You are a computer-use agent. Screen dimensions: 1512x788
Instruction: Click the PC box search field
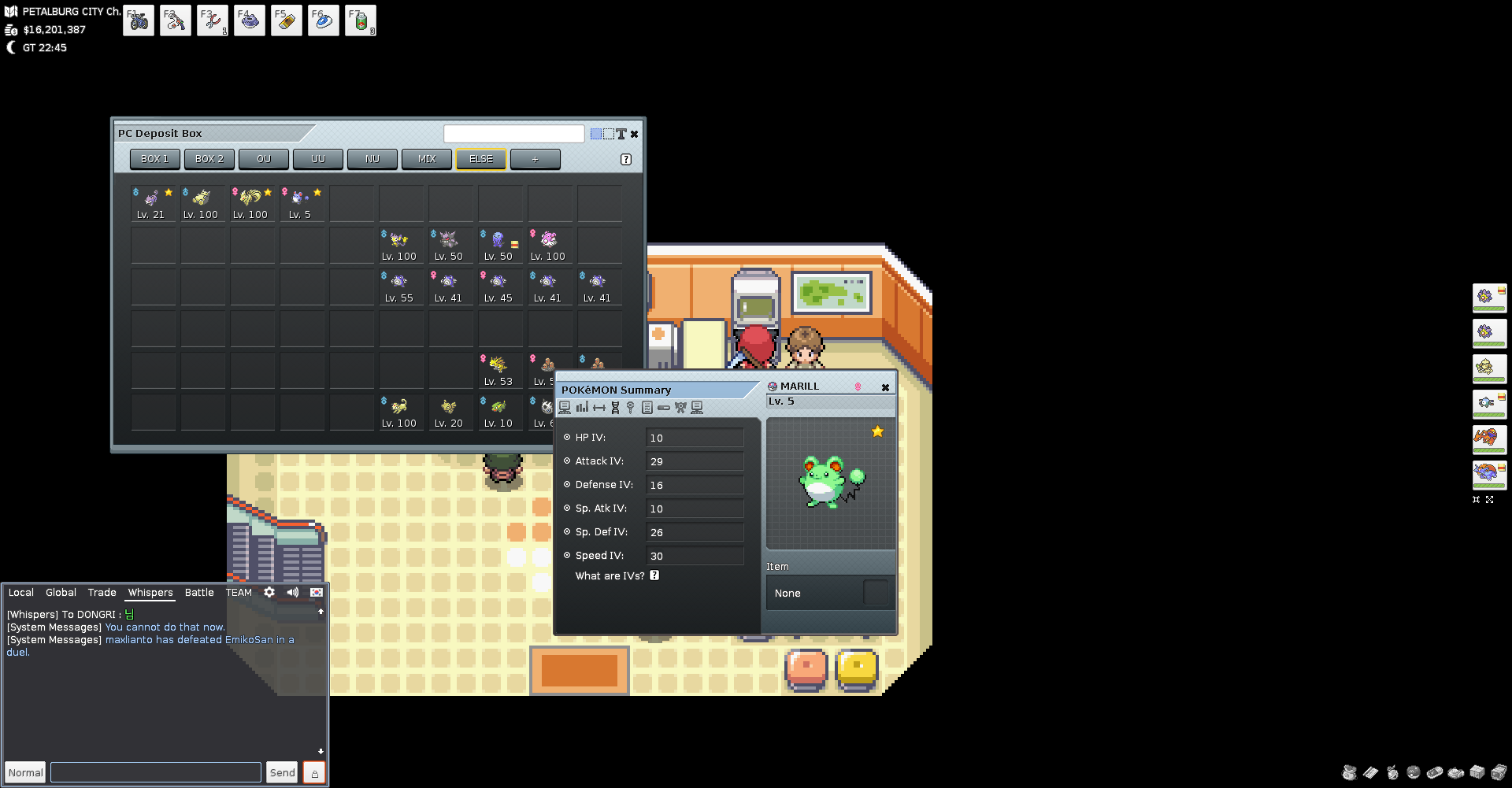point(513,134)
